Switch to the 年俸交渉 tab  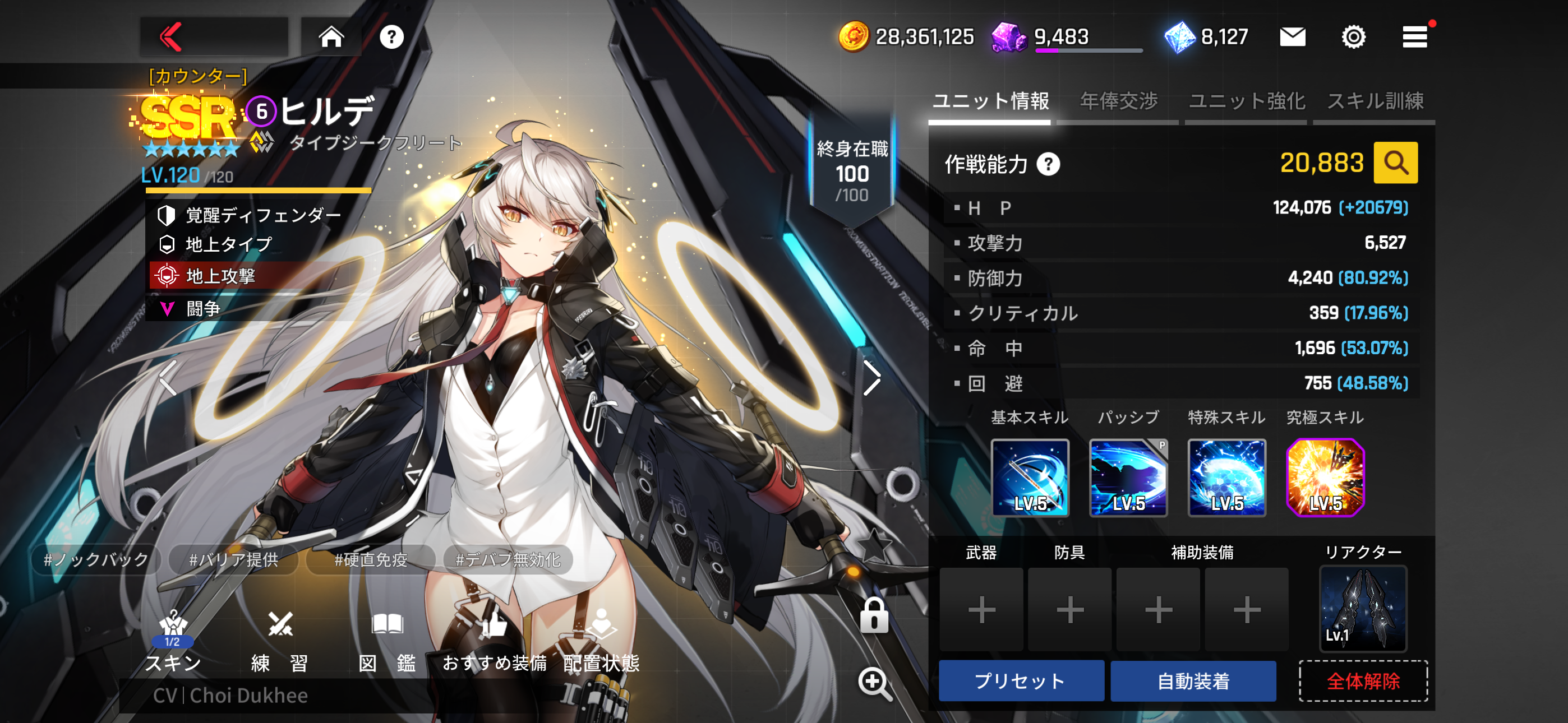(x=1118, y=101)
